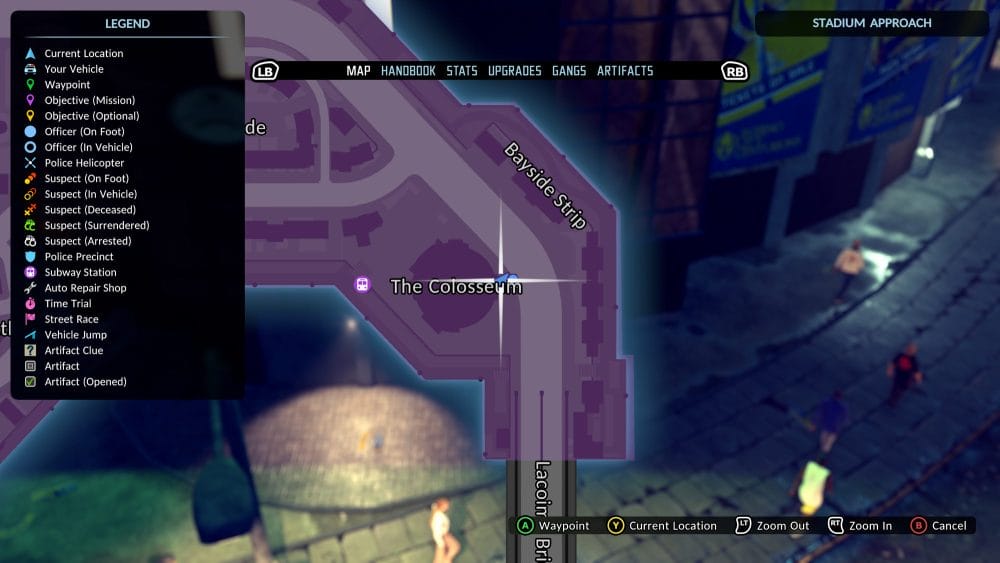Click the Subway Station legend entry
This screenshot has height=563, width=1000.
pyautogui.click(x=80, y=272)
